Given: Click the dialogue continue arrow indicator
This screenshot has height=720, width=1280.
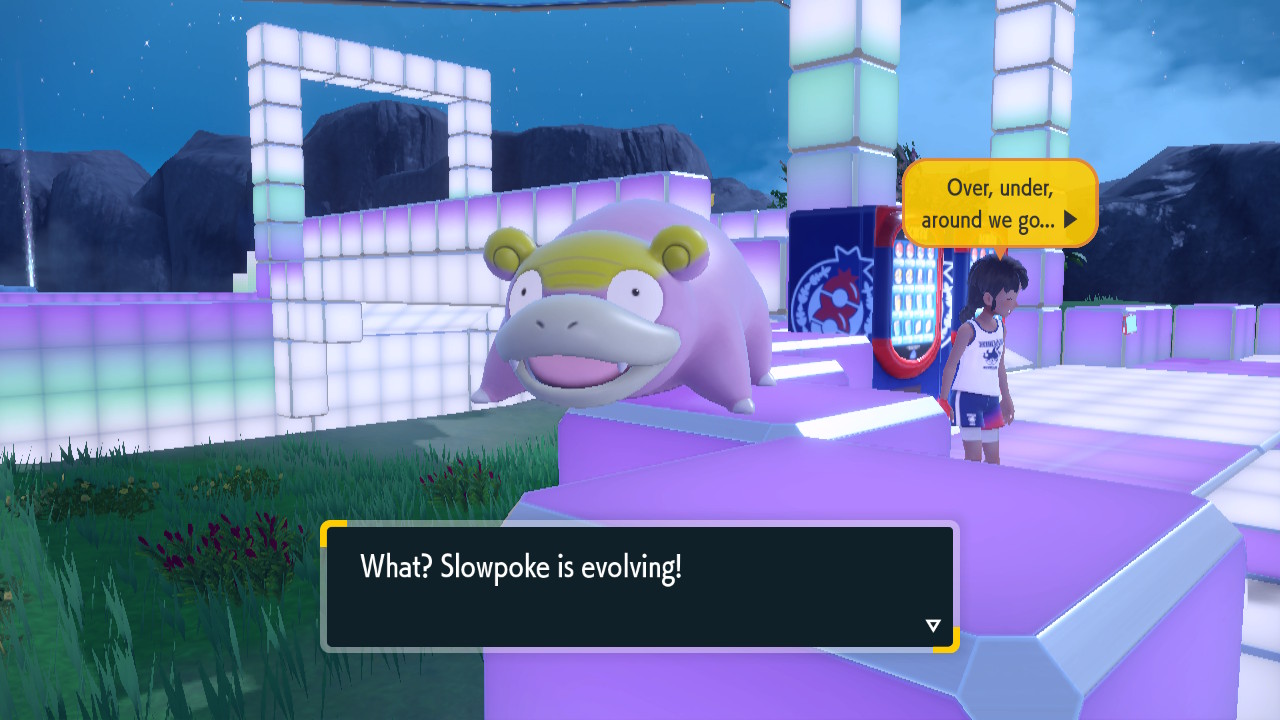Looking at the screenshot, I should click(x=933, y=626).
